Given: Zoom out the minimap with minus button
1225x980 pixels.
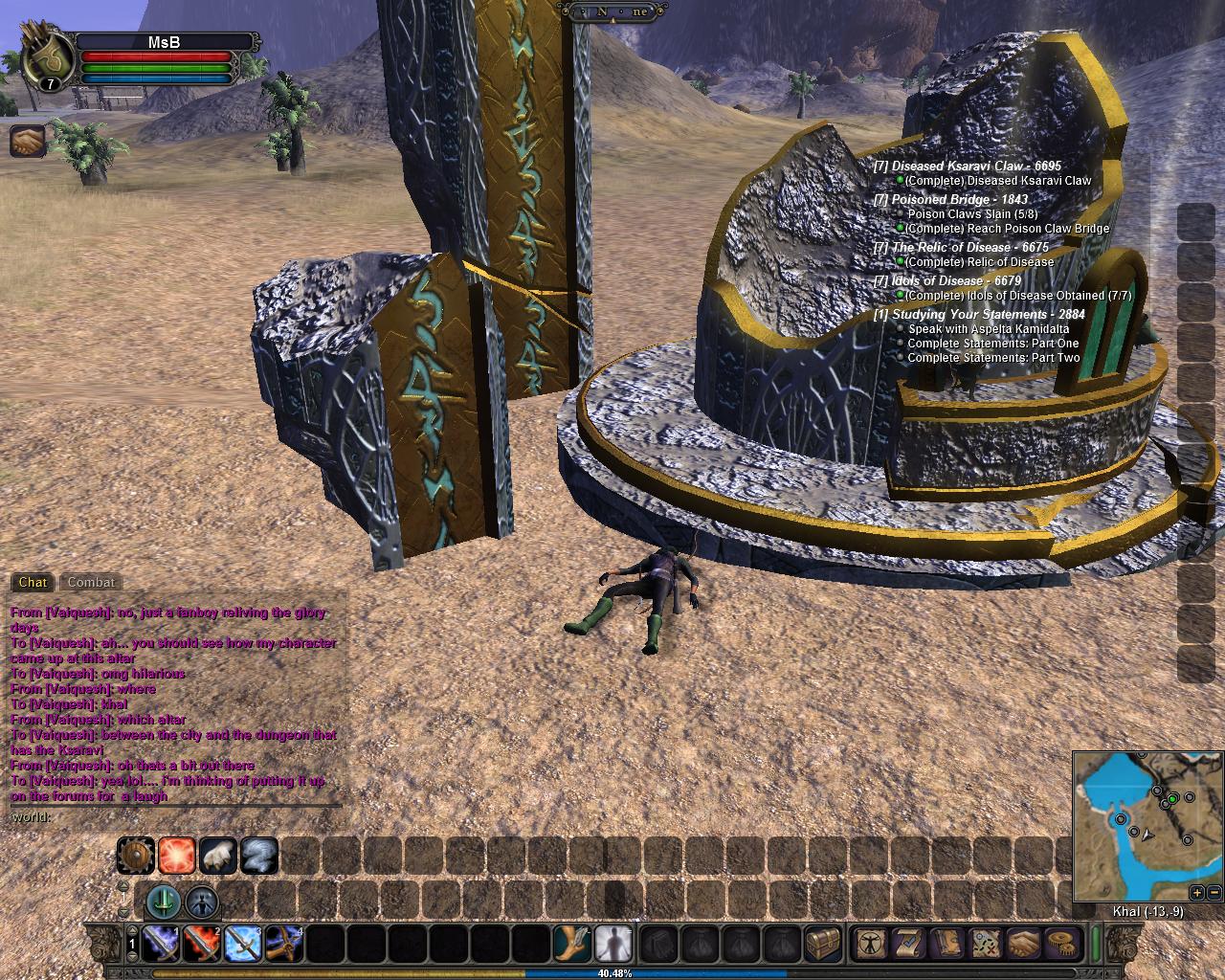Looking at the screenshot, I should point(1214,892).
